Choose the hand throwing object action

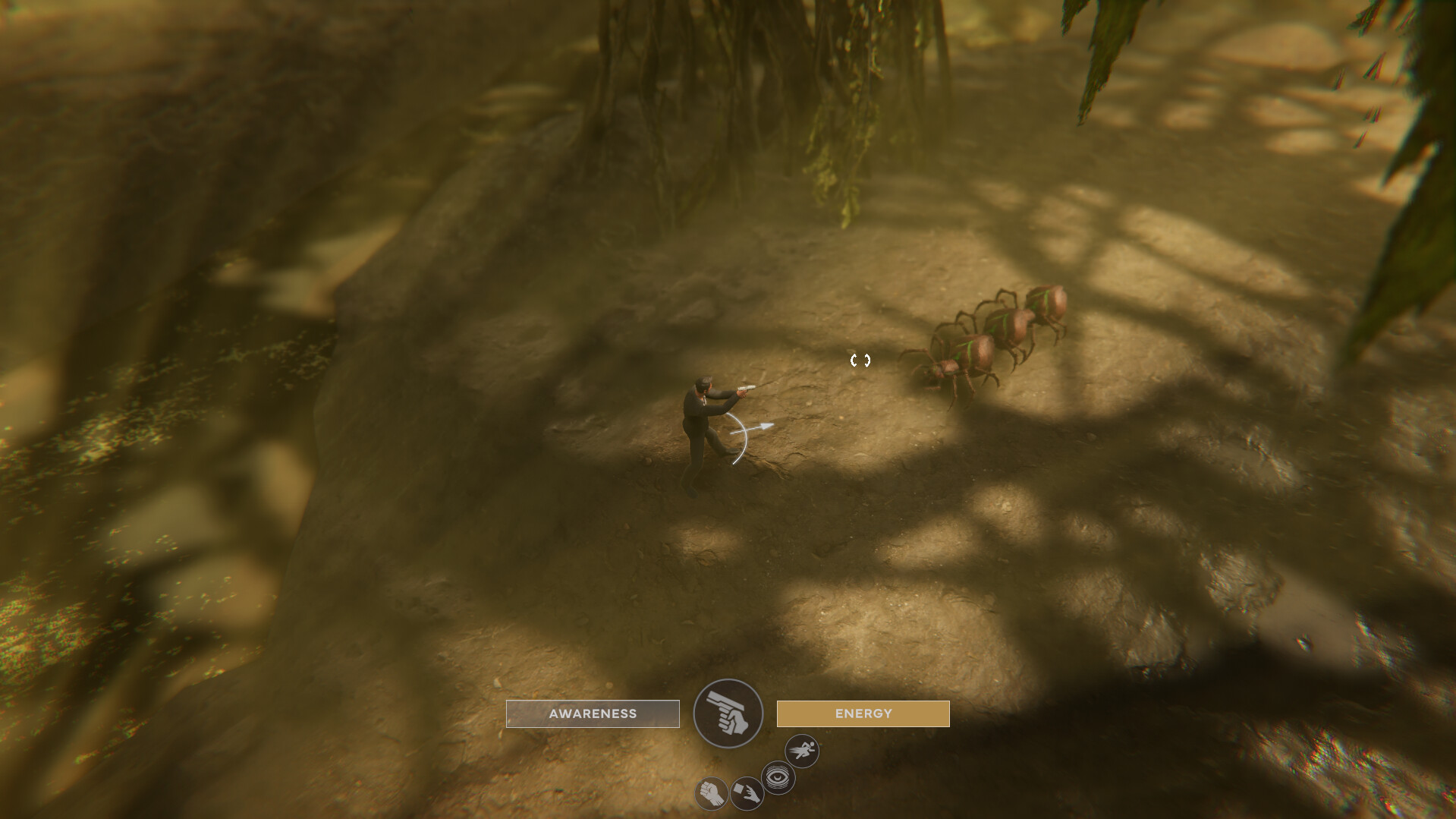[x=747, y=794]
